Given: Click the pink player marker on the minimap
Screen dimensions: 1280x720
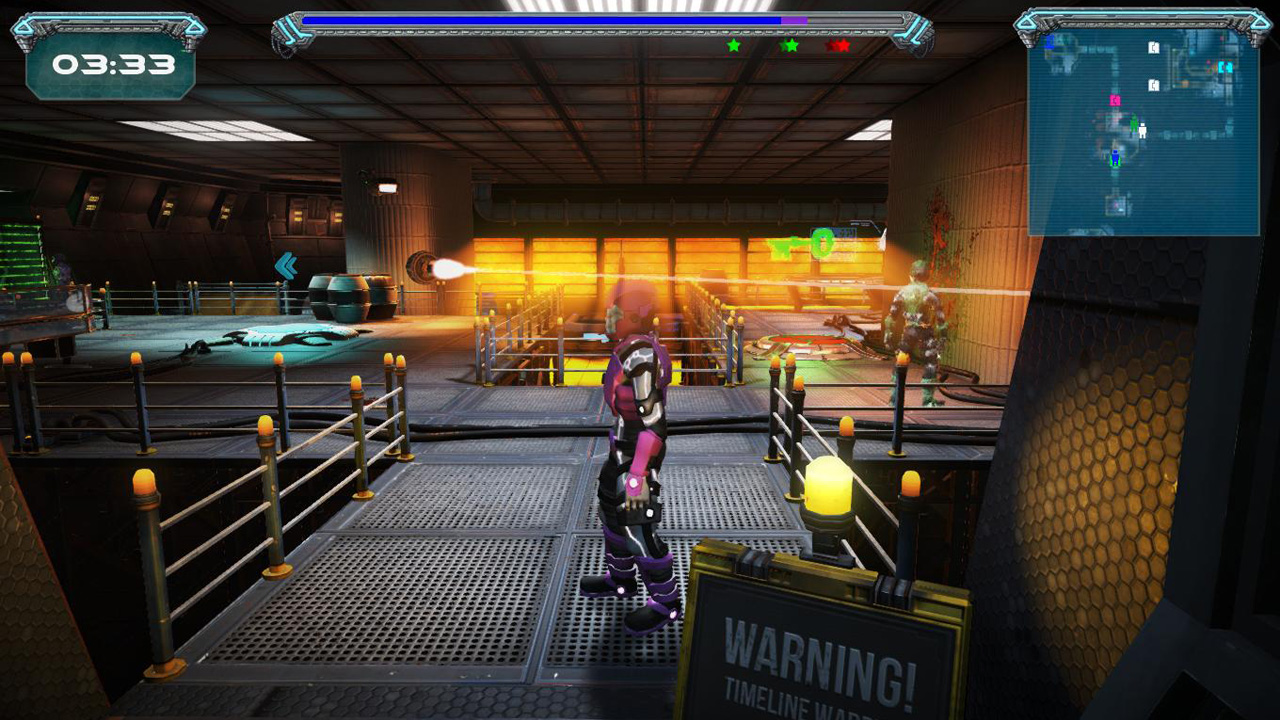Looking at the screenshot, I should (1115, 99).
